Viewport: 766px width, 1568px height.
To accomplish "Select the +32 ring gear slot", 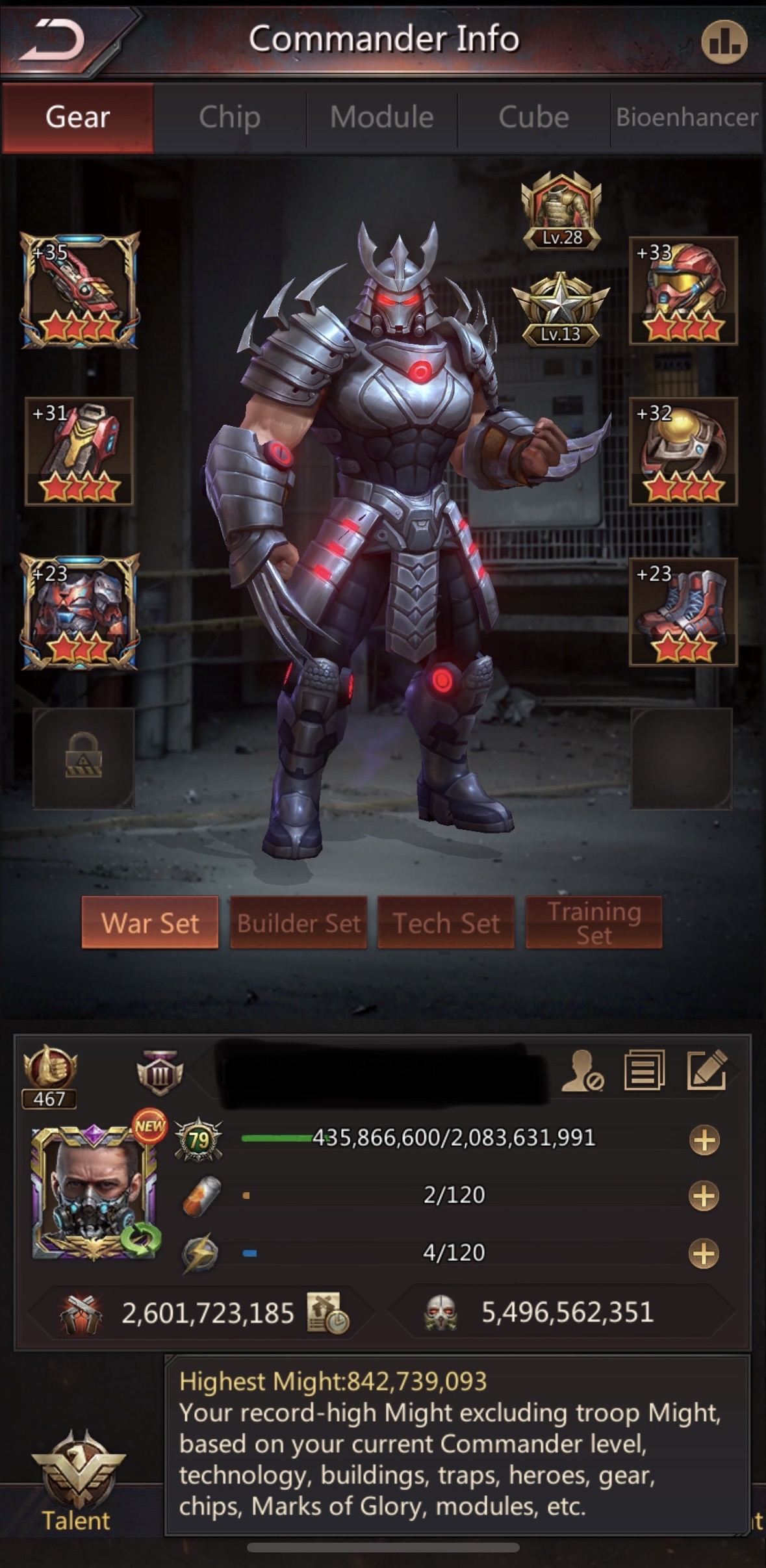I will (x=683, y=451).
